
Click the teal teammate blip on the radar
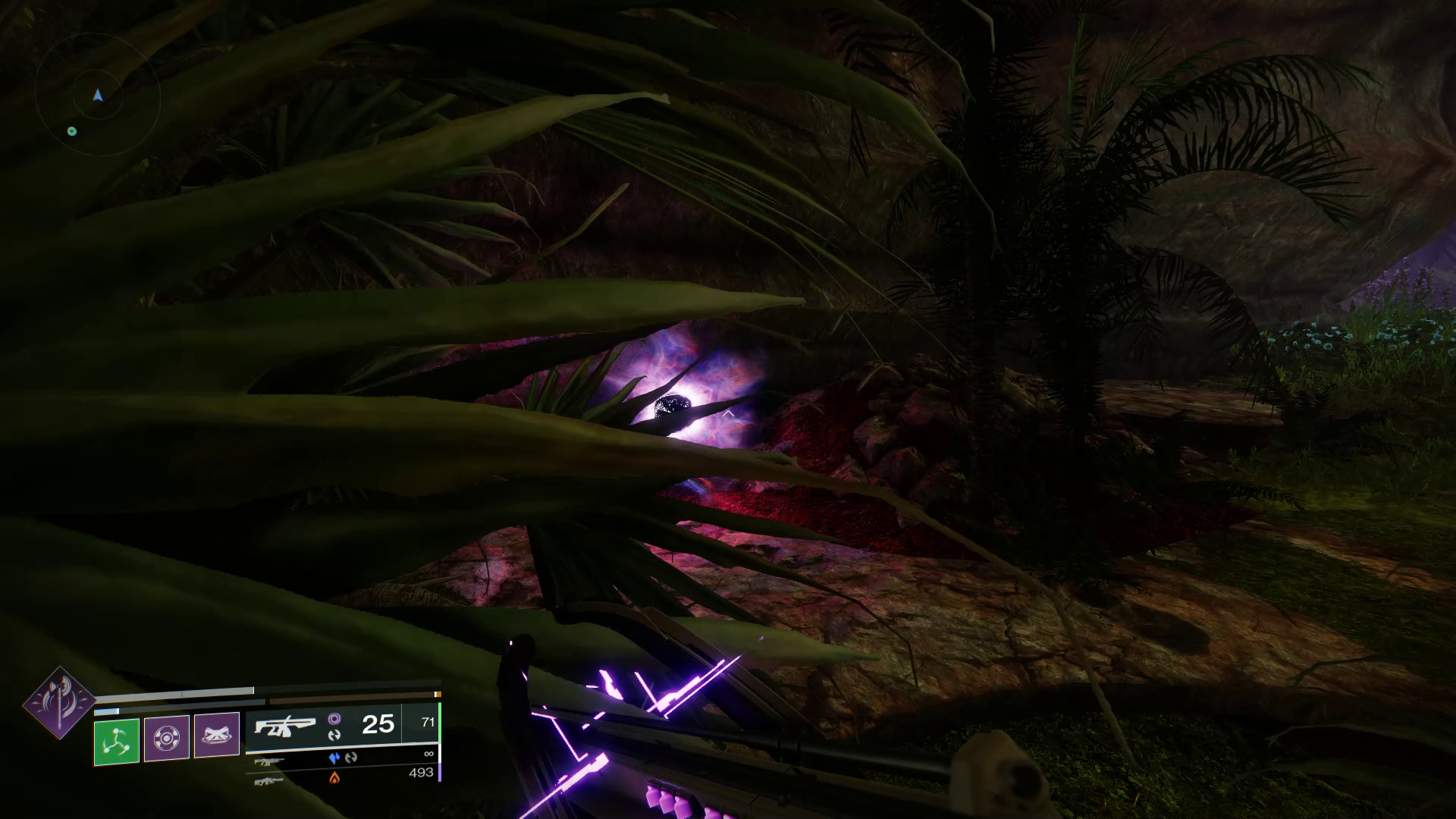[73, 130]
